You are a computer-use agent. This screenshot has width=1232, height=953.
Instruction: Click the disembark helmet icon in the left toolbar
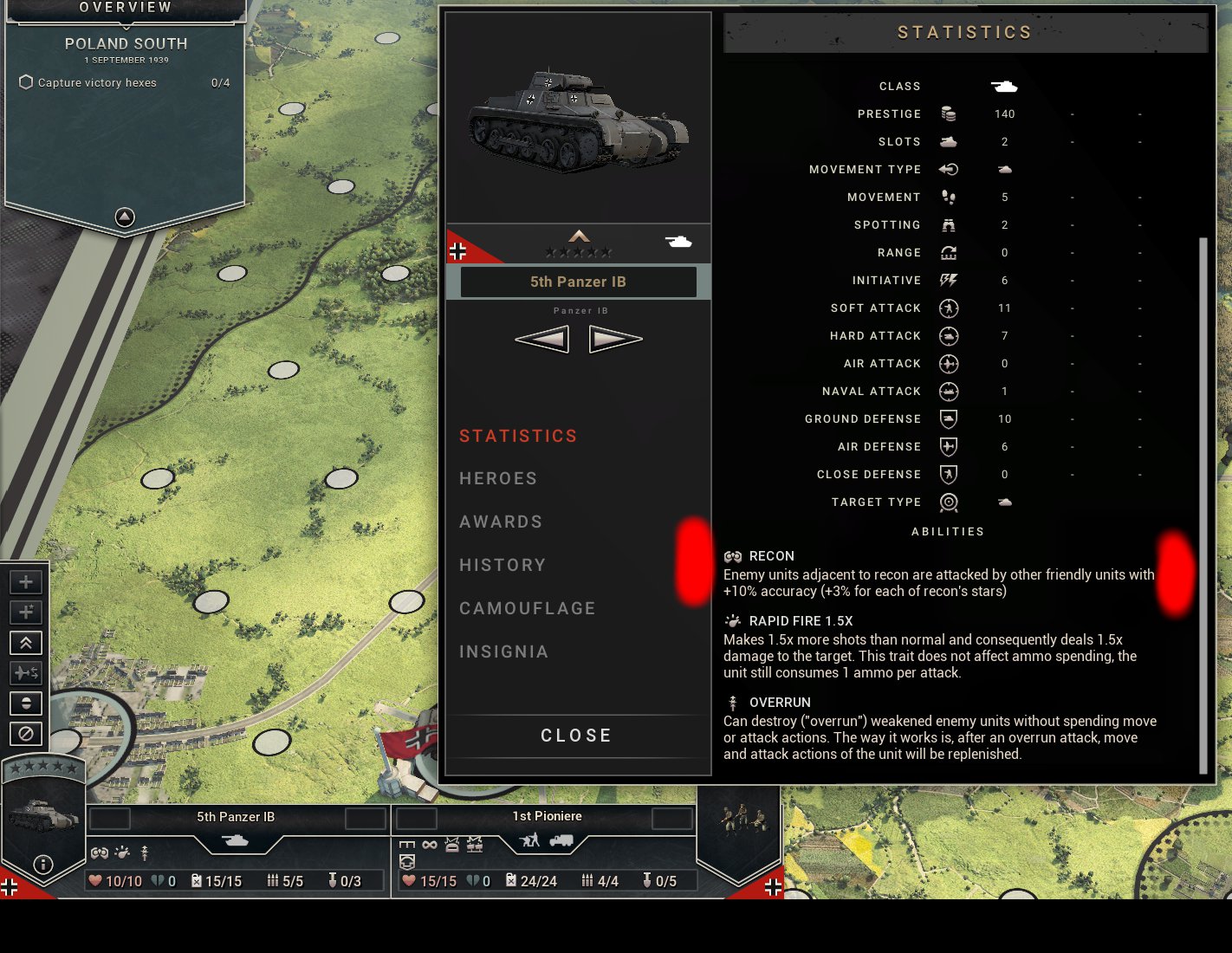click(25, 703)
